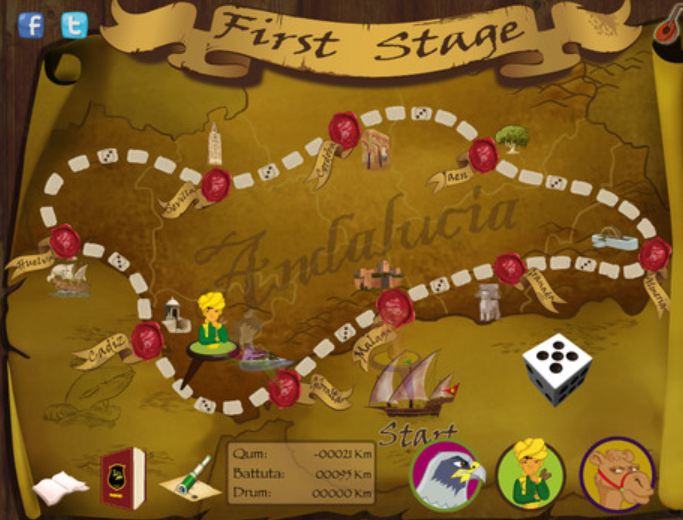This screenshot has height=520, width=683.
Task: Open the red passport book
Action: (x=122, y=477)
